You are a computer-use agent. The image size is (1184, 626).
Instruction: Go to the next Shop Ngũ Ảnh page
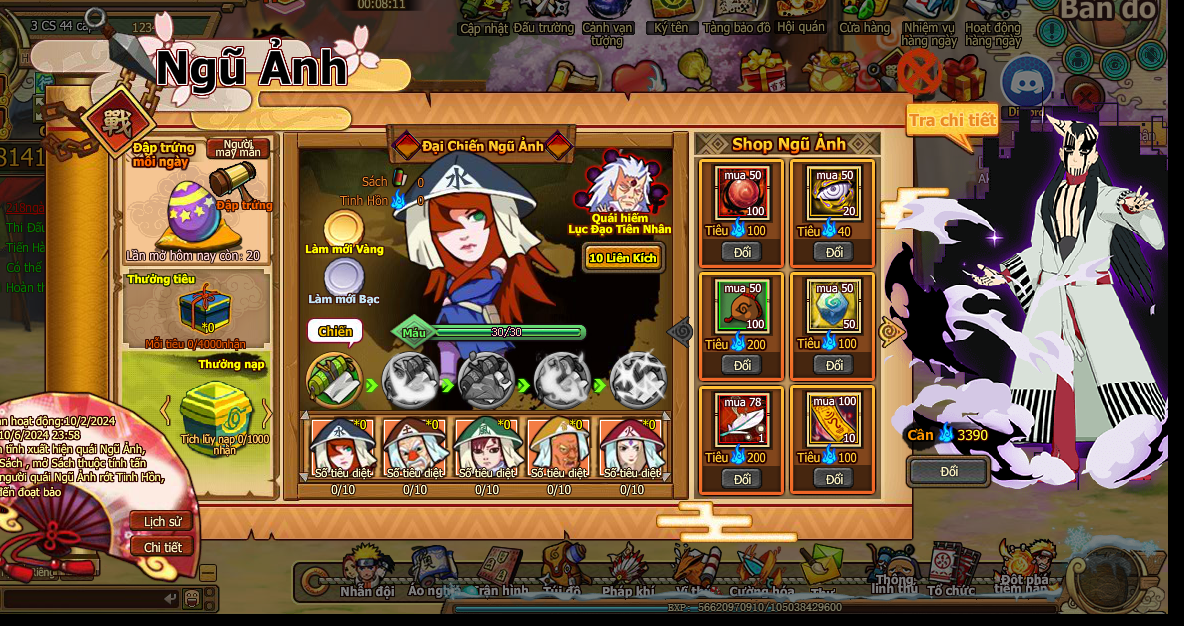[x=889, y=332]
